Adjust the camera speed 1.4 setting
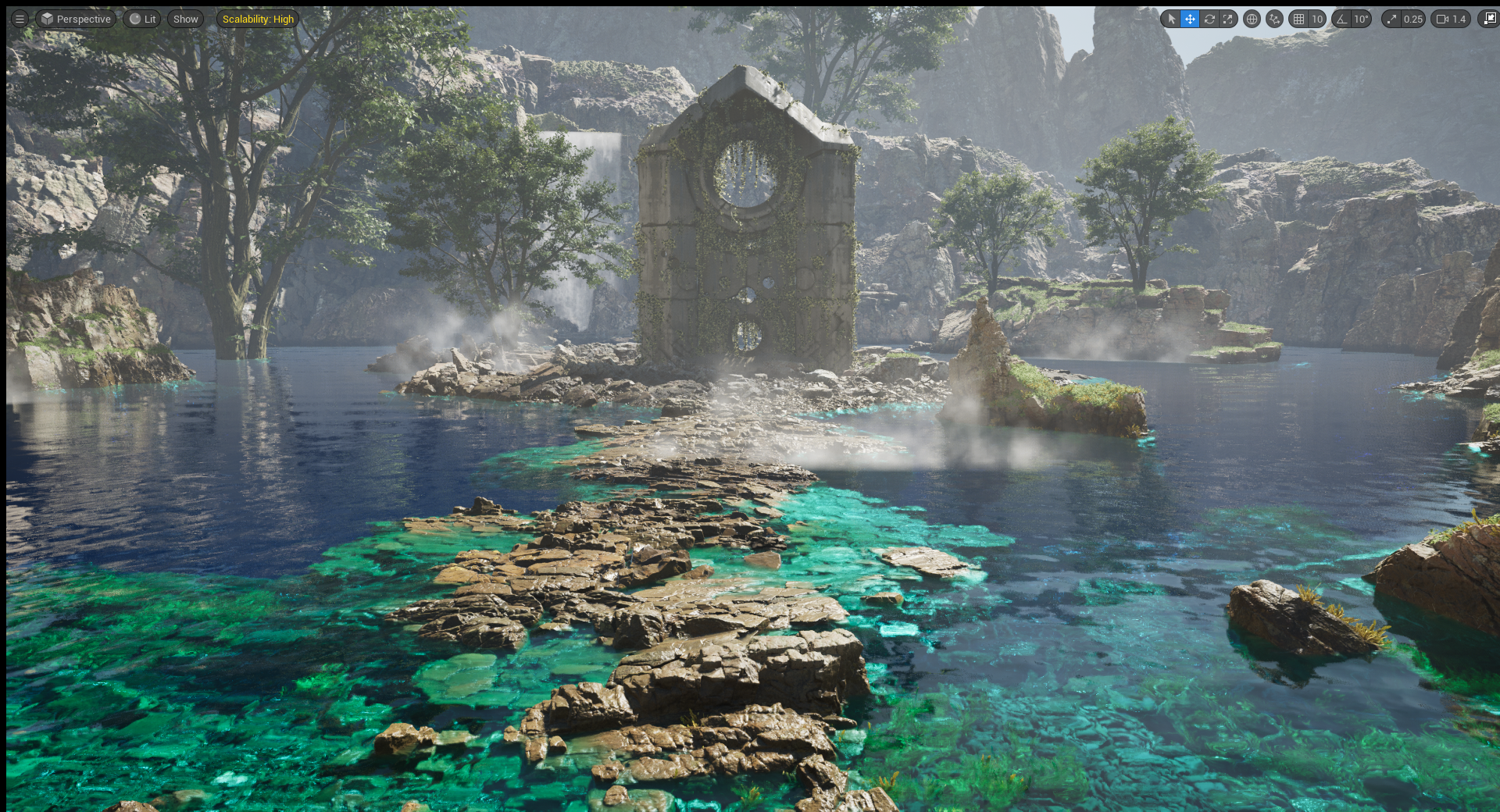This screenshot has height=812, width=1500. pos(1452,19)
